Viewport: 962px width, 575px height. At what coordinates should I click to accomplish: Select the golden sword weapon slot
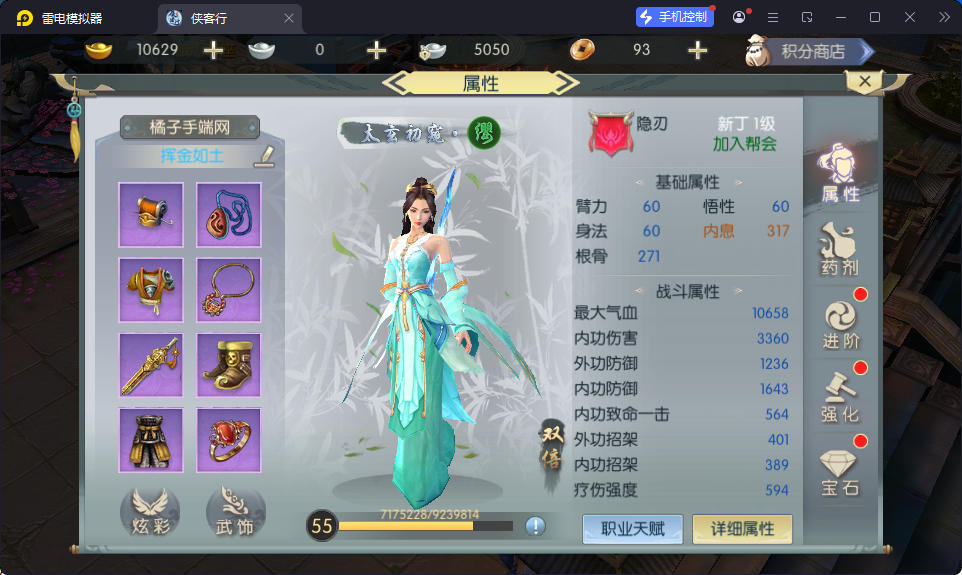click(151, 365)
